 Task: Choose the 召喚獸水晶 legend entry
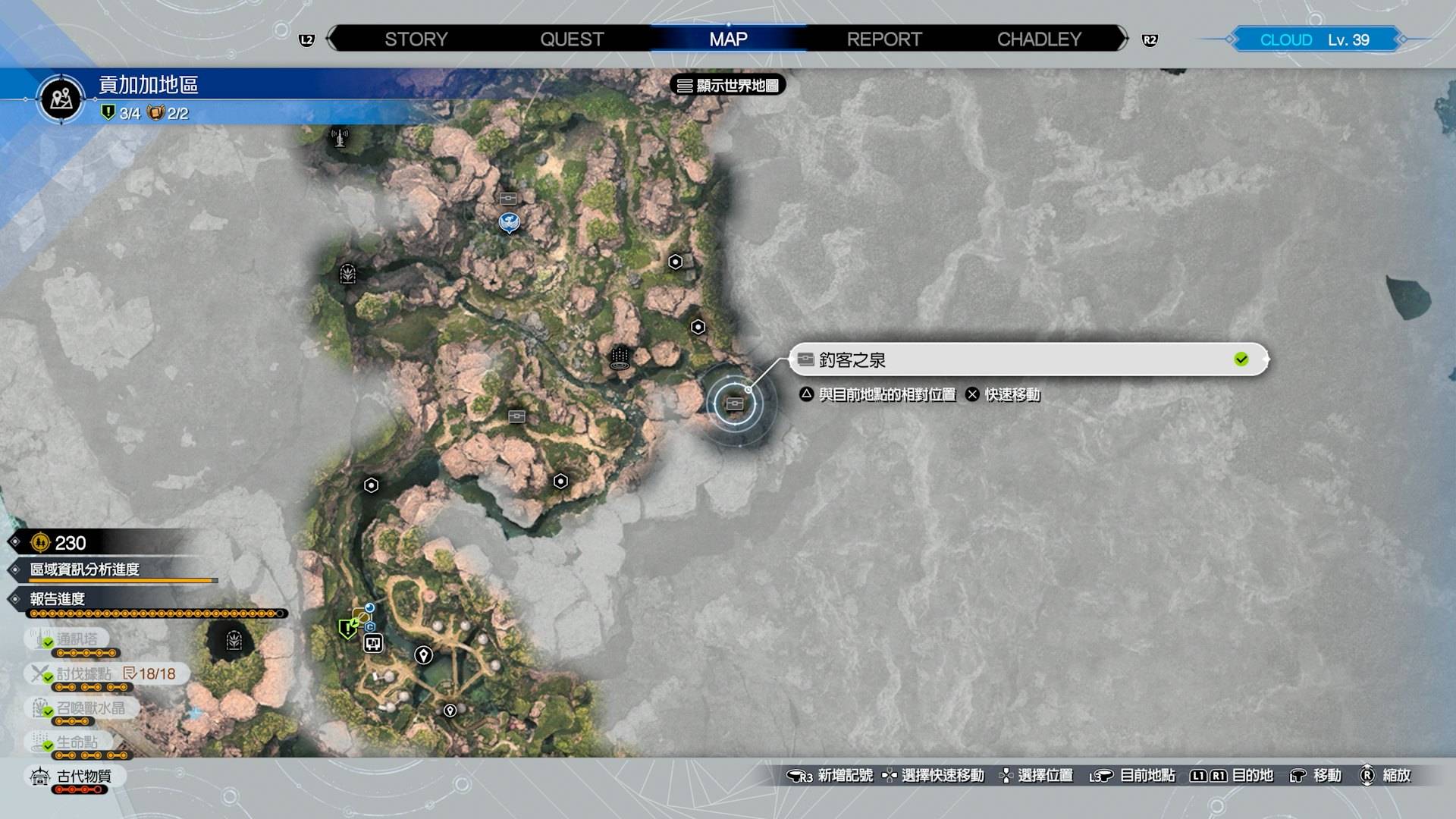(89, 708)
